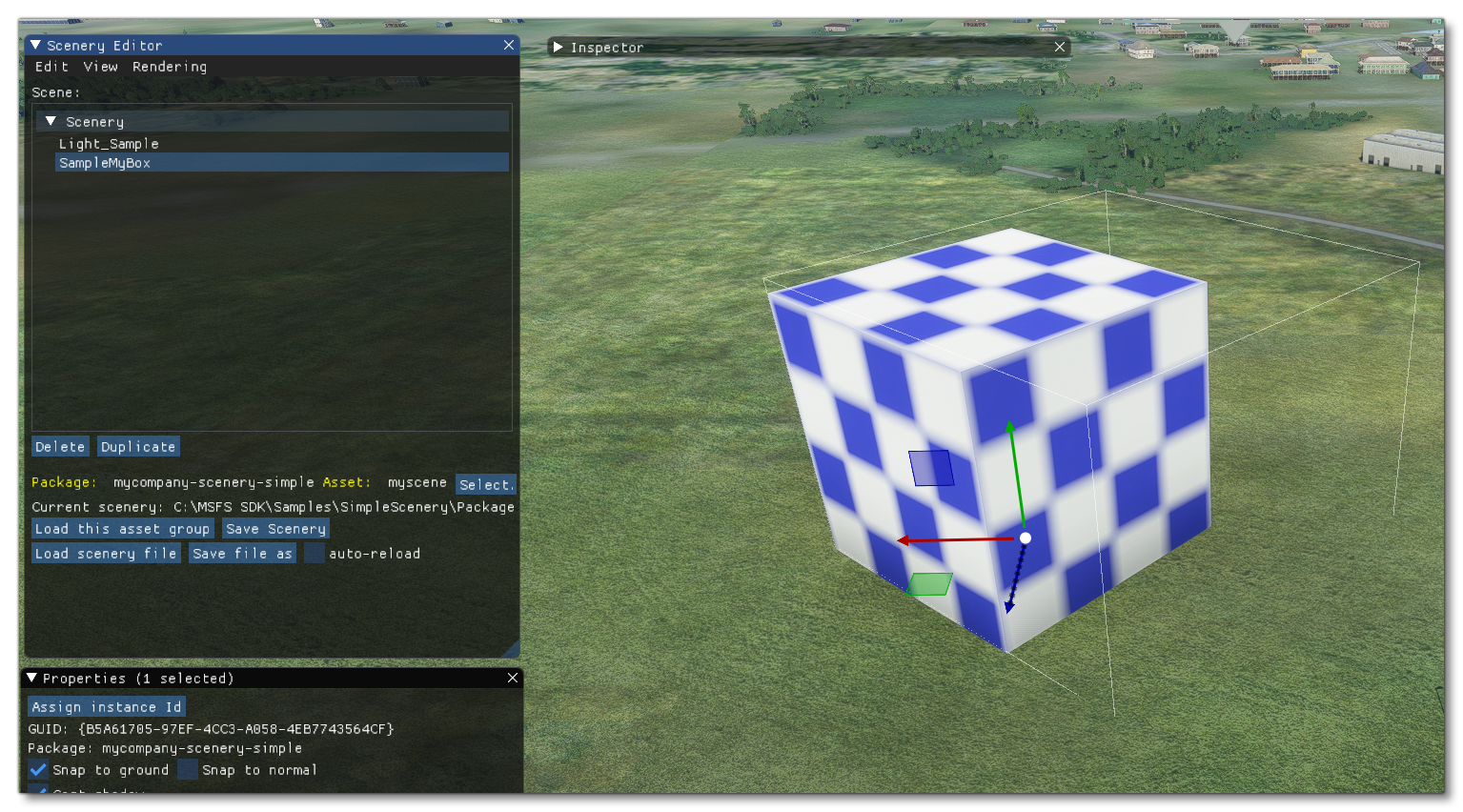Click Select to choose a different asset
Image resolution: width=1463 pixels, height=812 pixels.
click(x=486, y=484)
